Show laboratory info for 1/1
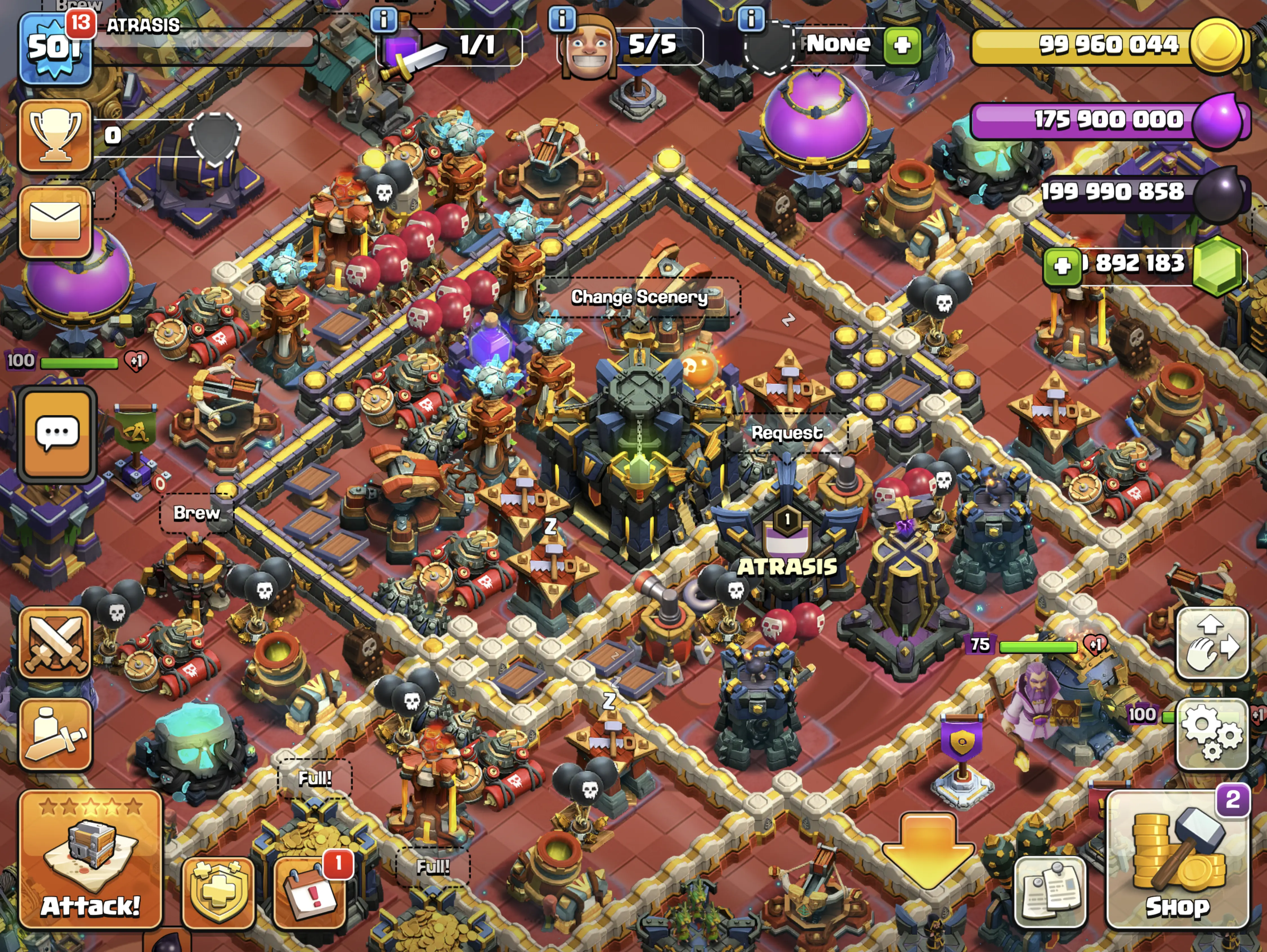1267x952 pixels. pos(384,19)
